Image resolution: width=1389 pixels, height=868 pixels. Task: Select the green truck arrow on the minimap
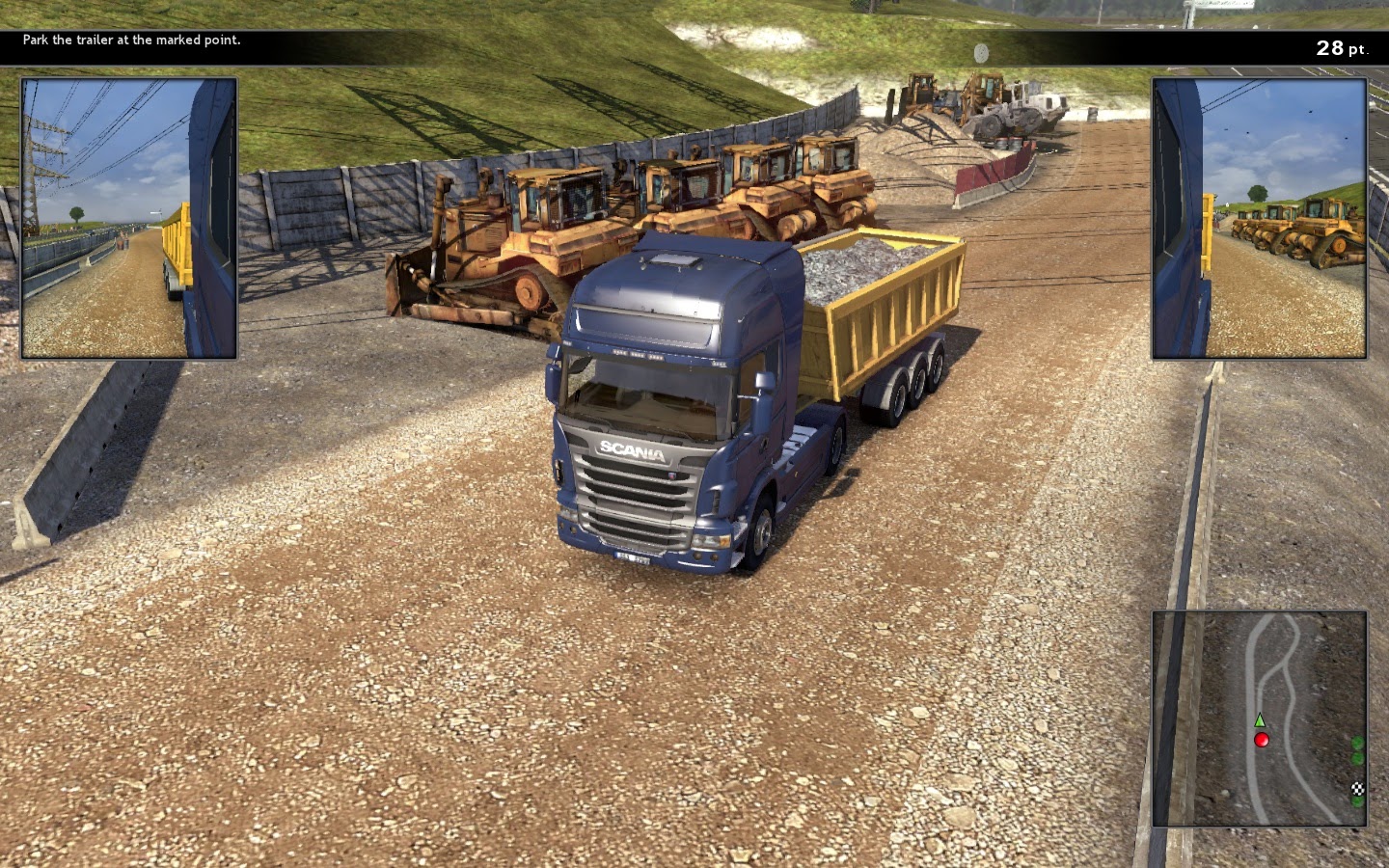point(1259,720)
